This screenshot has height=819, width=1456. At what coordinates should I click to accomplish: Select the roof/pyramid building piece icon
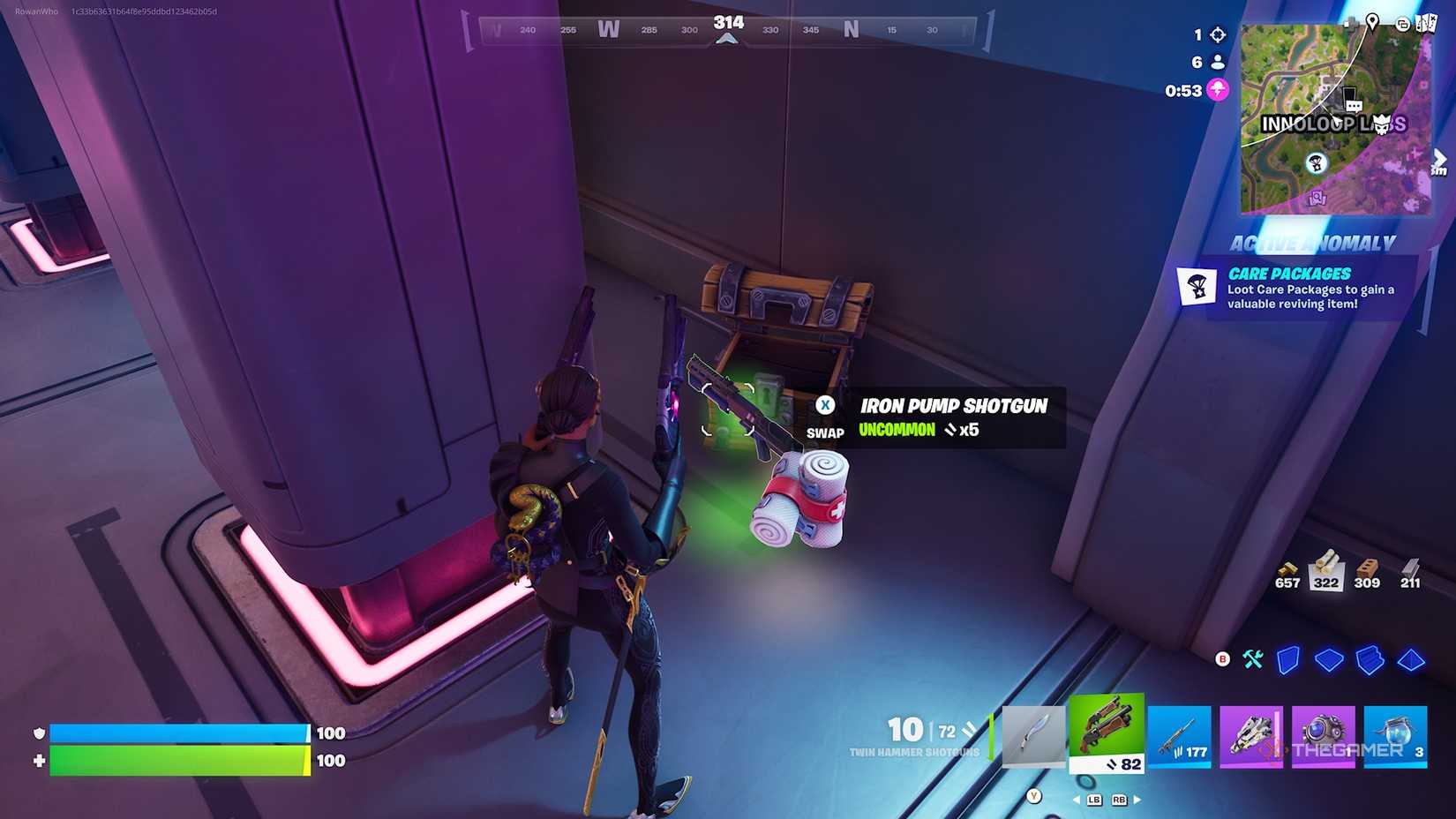coord(1410,659)
